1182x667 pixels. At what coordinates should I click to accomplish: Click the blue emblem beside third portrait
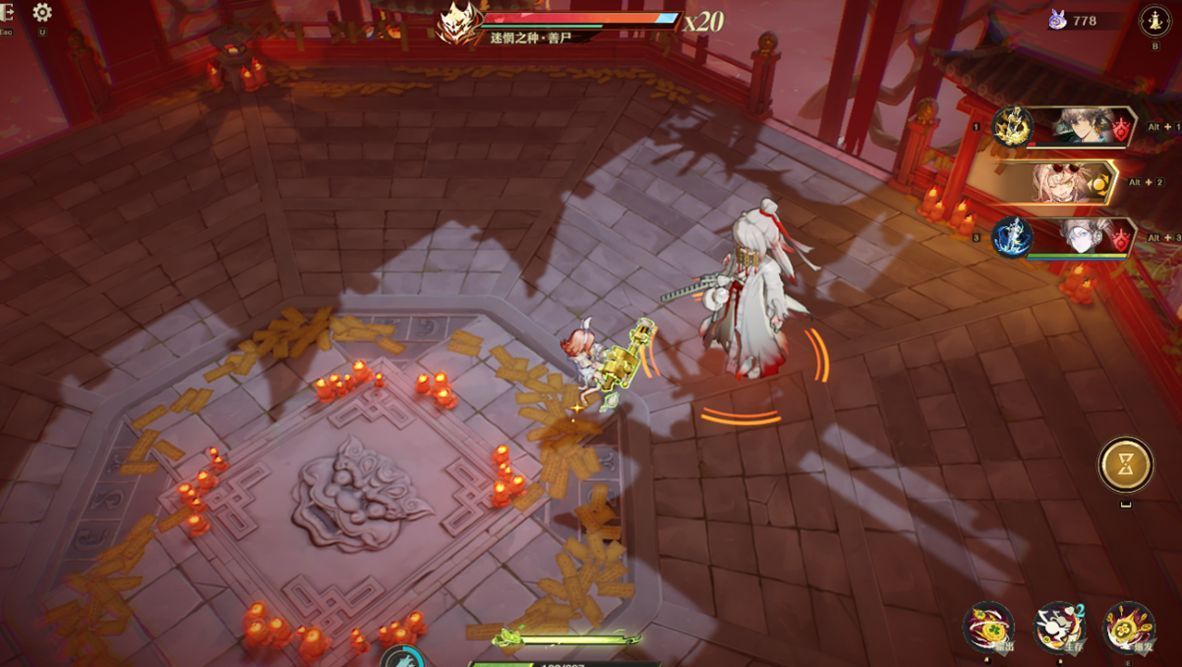point(1012,237)
